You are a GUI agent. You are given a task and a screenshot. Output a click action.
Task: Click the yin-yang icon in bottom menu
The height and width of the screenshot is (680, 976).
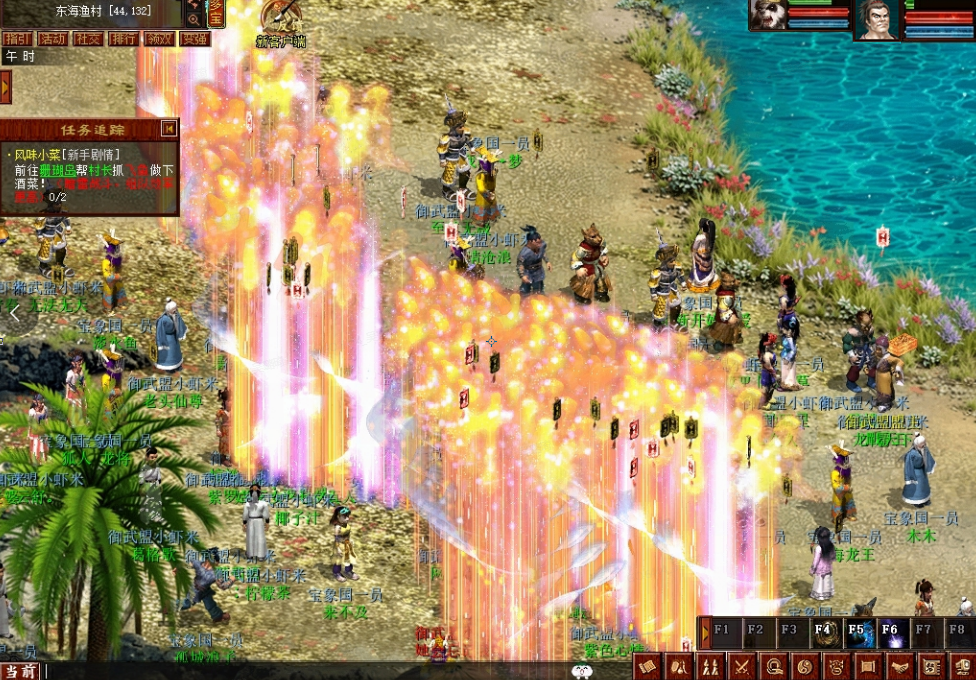click(x=805, y=666)
